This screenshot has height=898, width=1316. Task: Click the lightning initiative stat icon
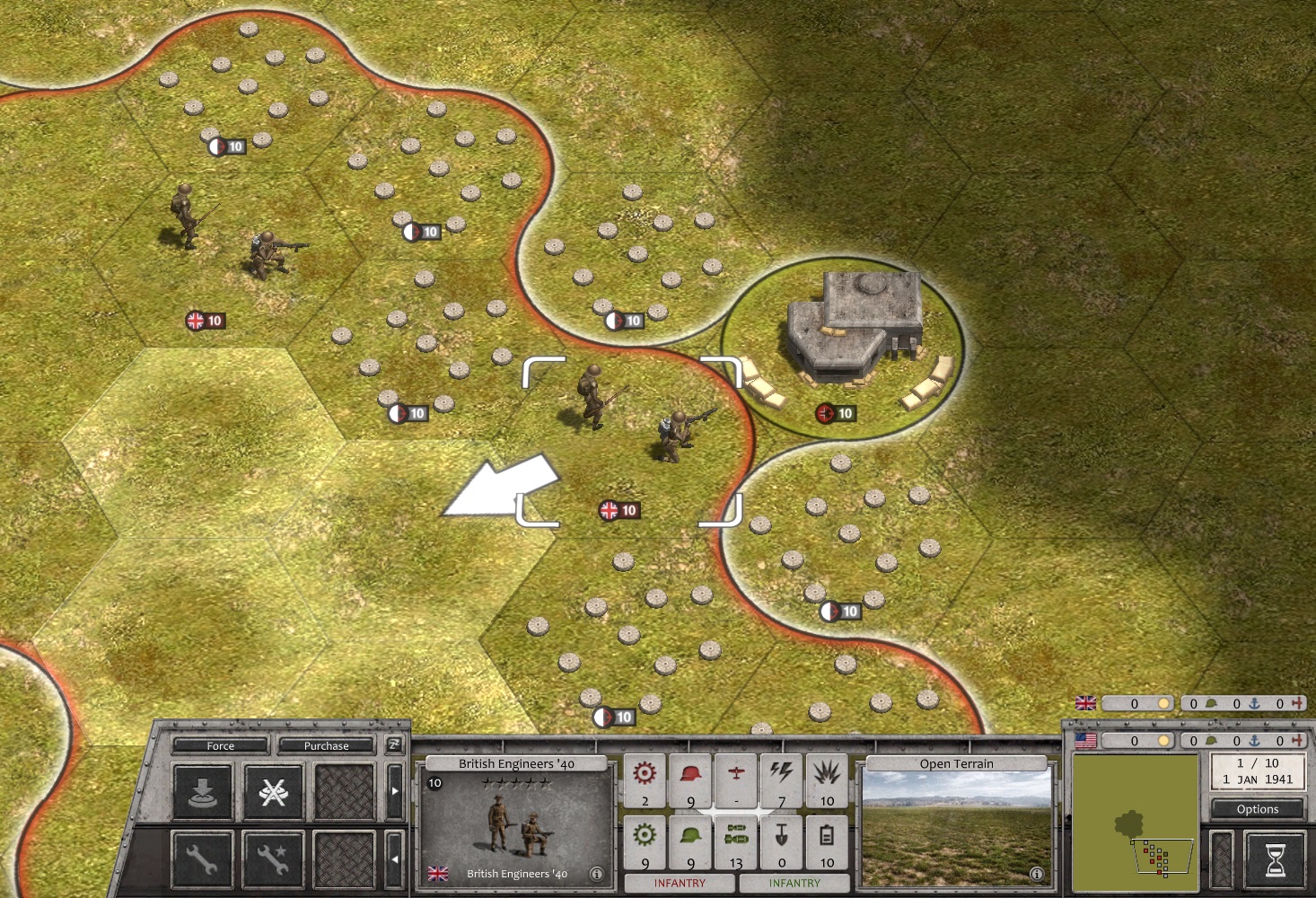[781, 772]
